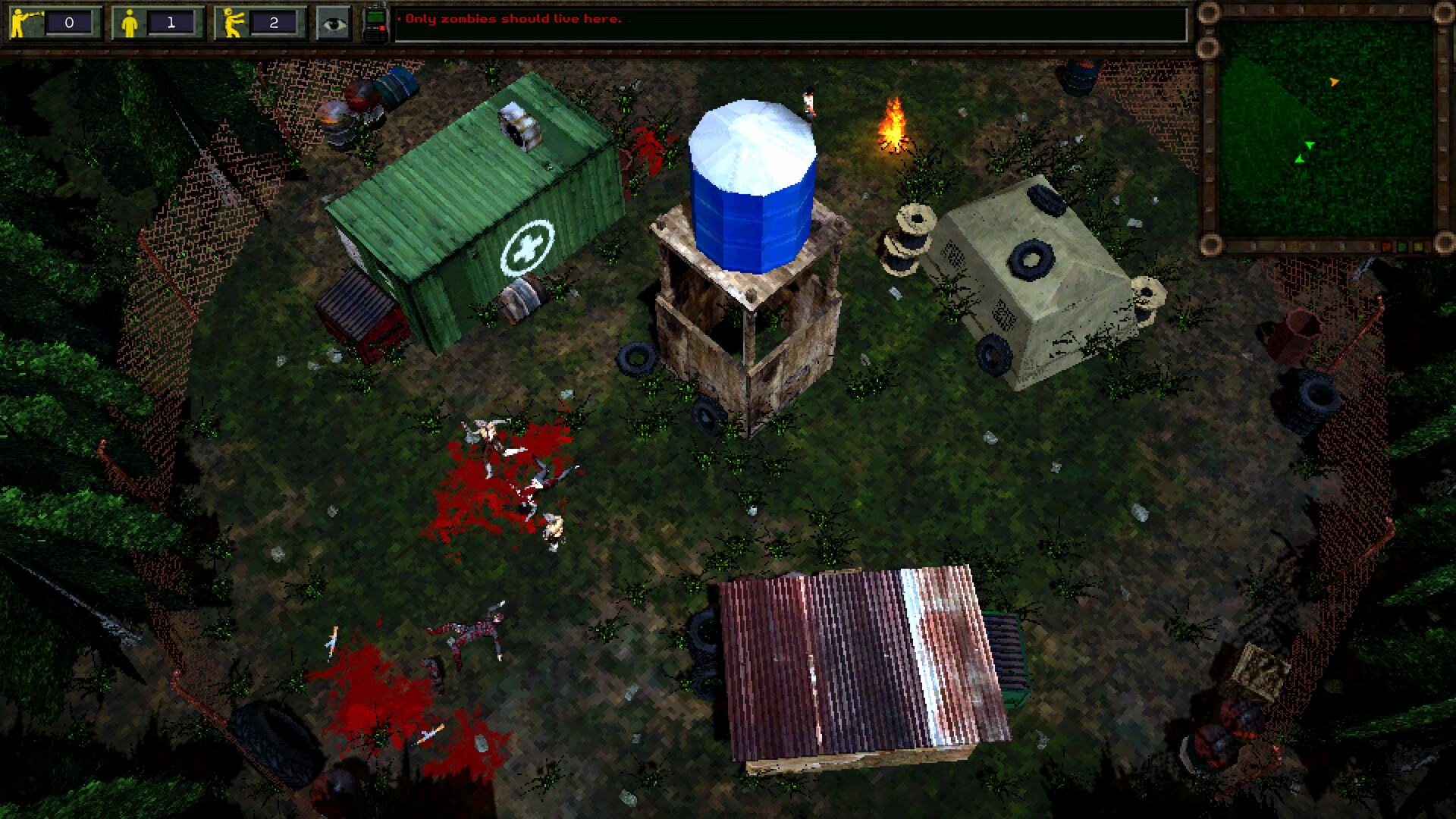Click the orange swatch in the minimap frame
The image size is (1456, 819).
click(x=1386, y=246)
